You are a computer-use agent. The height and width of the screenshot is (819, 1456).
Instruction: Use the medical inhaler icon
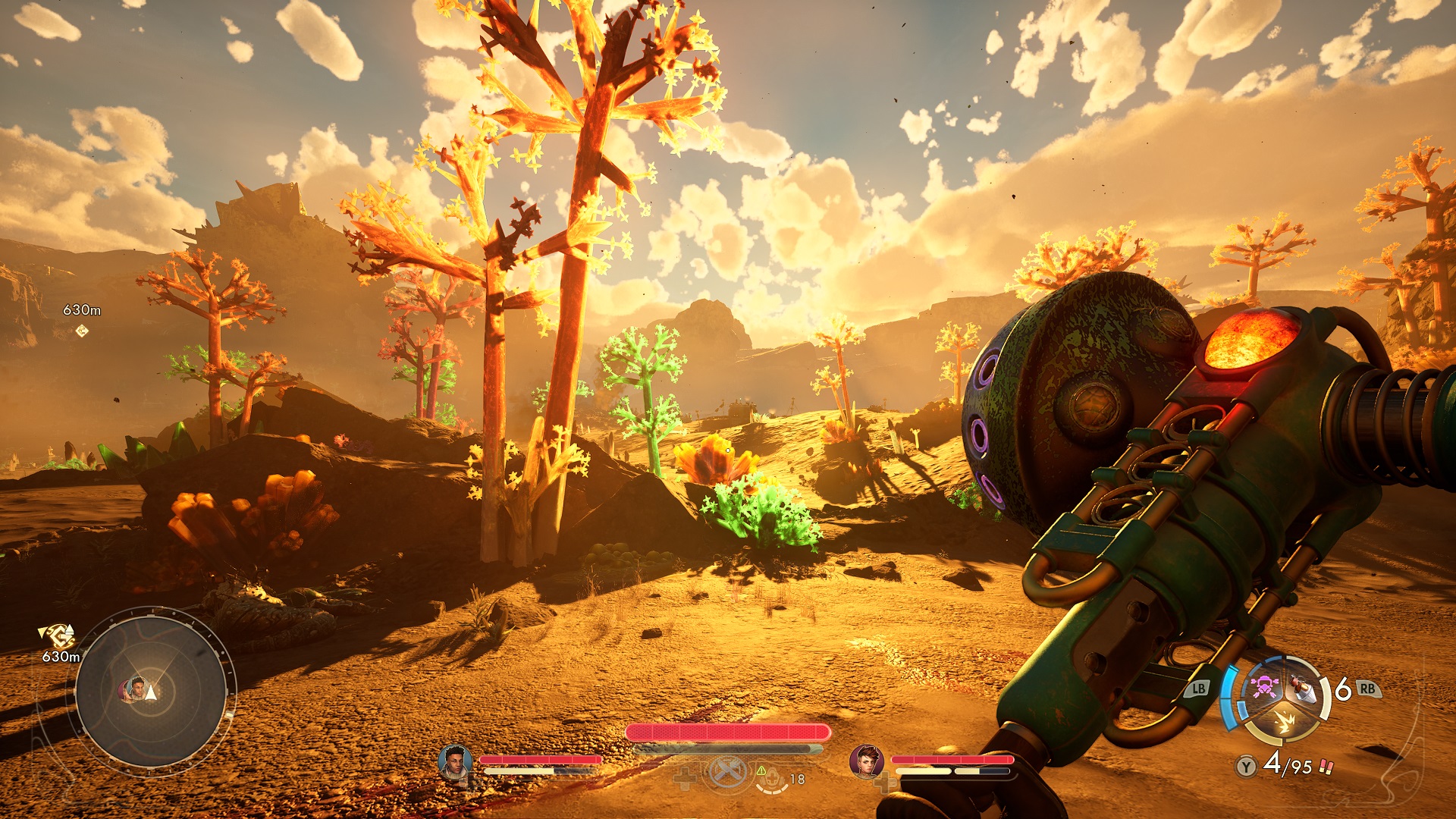(x=772, y=777)
